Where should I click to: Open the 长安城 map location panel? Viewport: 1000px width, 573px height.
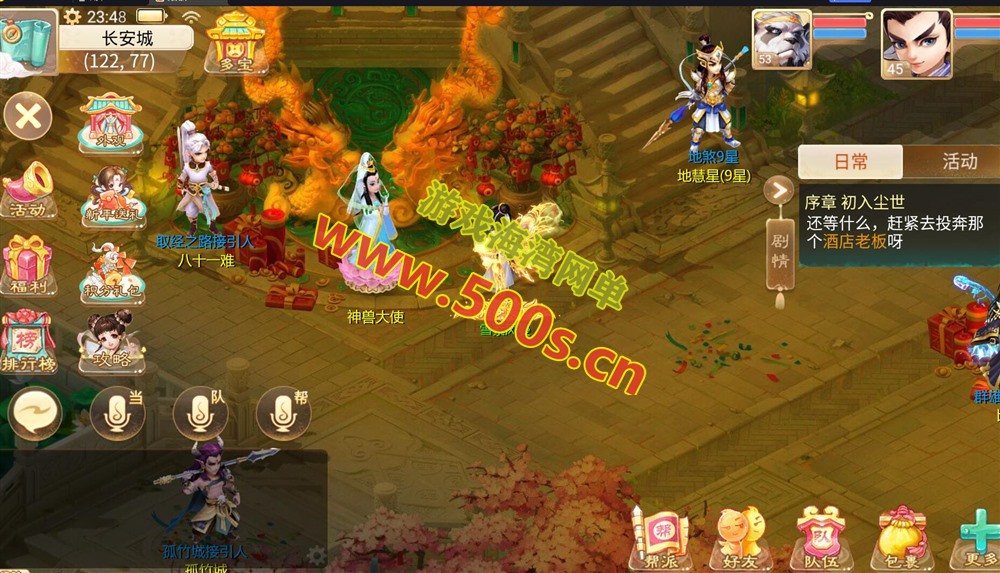126,49
